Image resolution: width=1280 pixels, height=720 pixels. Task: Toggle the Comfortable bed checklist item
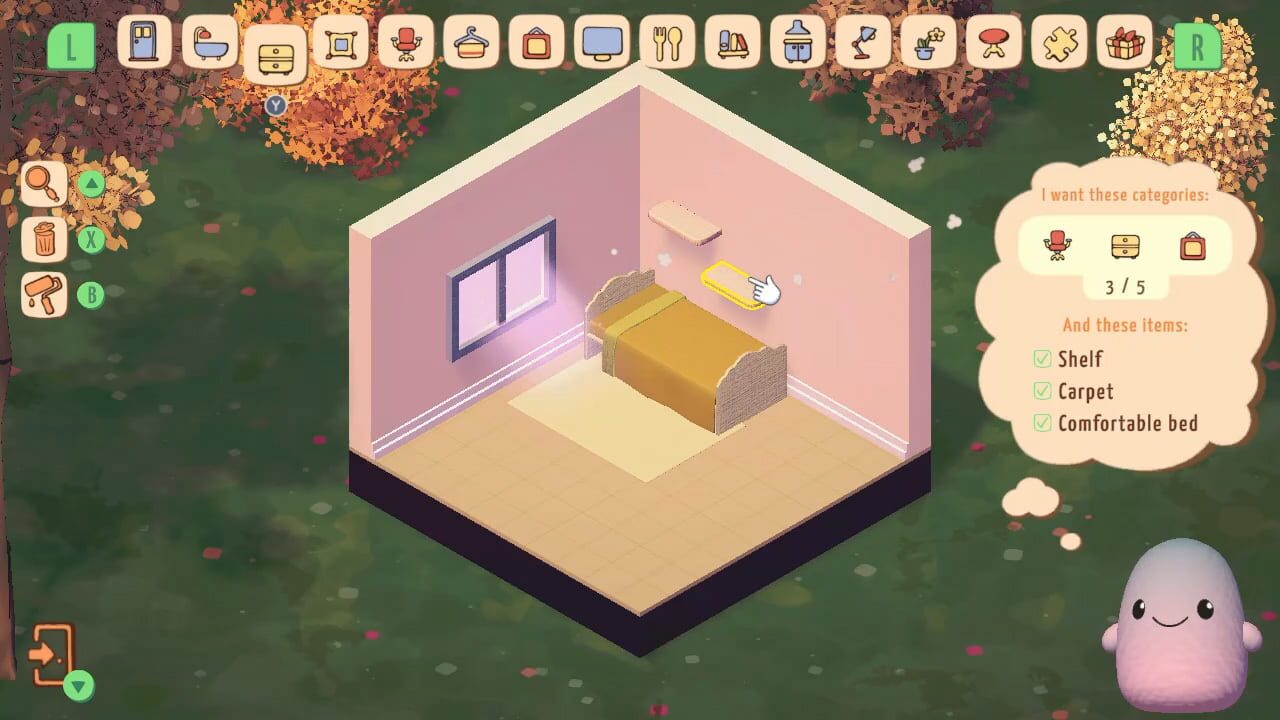[x=1043, y=423]
